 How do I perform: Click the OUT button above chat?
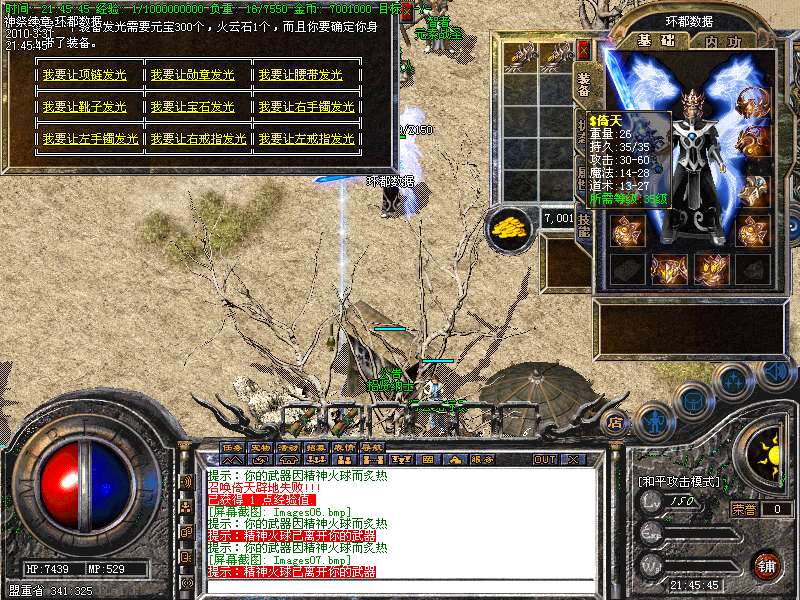click(544, 460)
